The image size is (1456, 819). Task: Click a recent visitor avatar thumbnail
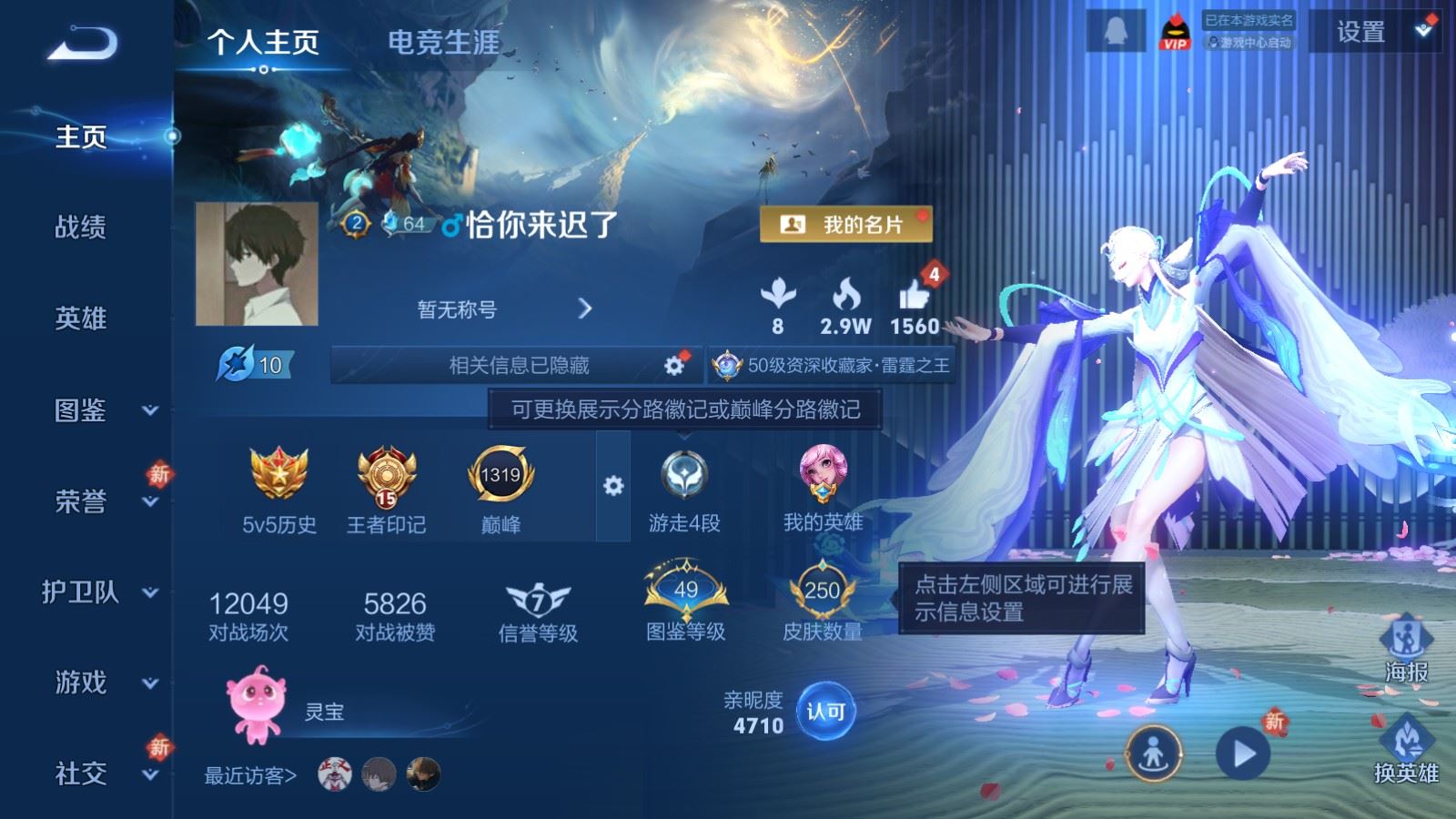click(x=337, y=776)
